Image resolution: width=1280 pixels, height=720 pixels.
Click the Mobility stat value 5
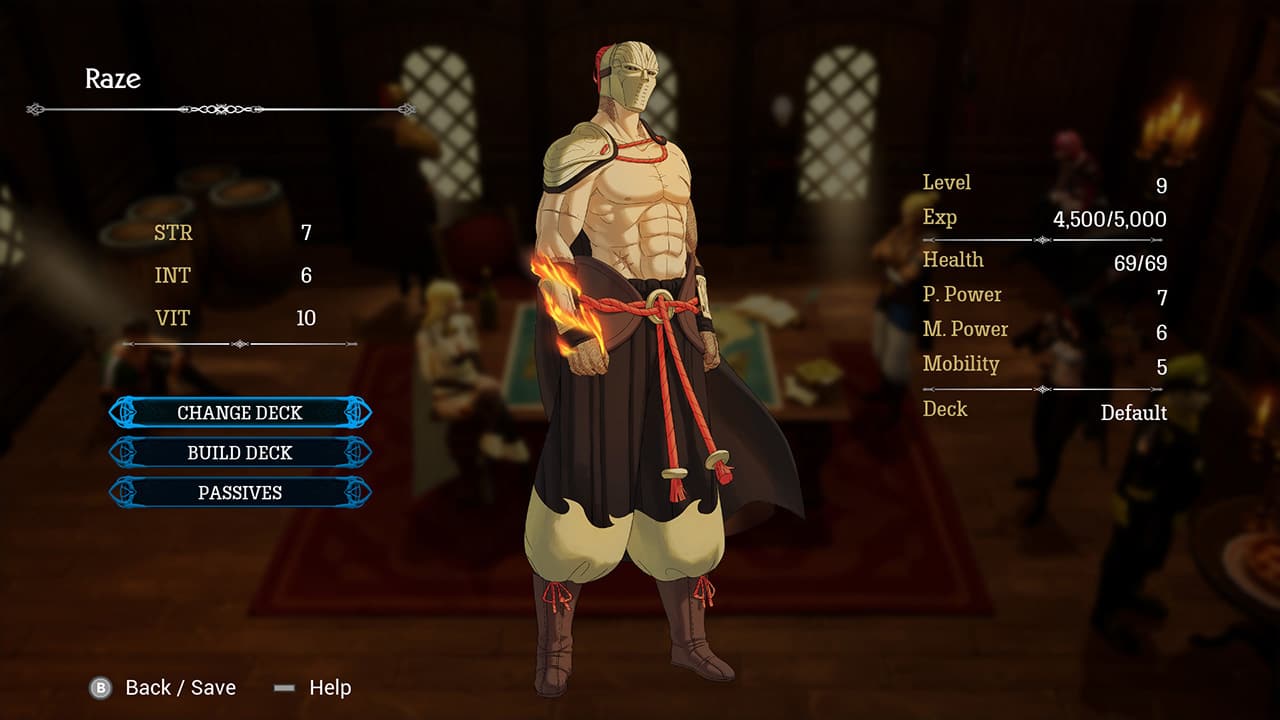[x=1159, y=364]
